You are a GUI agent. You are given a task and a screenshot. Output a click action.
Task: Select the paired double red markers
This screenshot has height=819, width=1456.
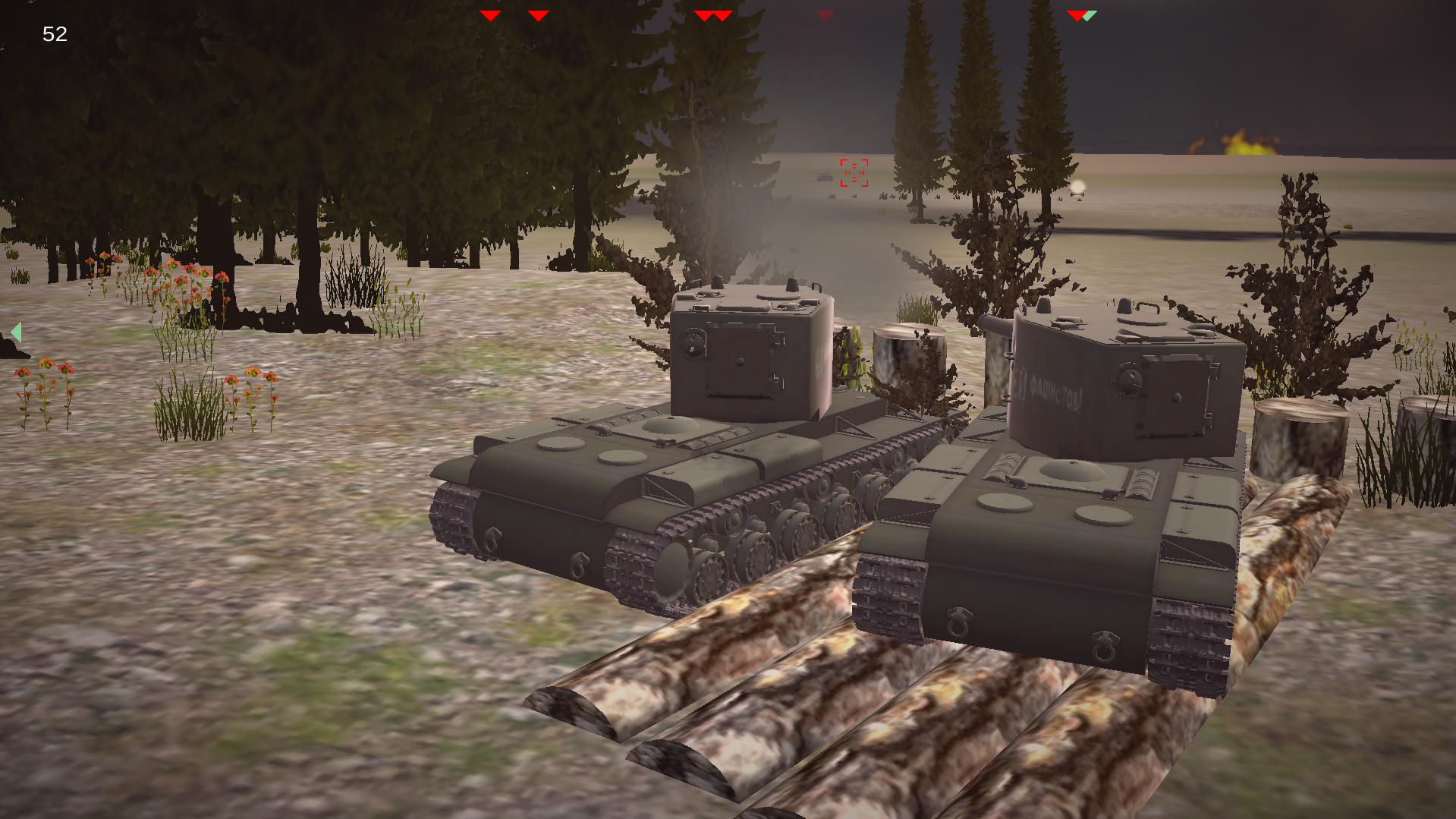point(714,14)
